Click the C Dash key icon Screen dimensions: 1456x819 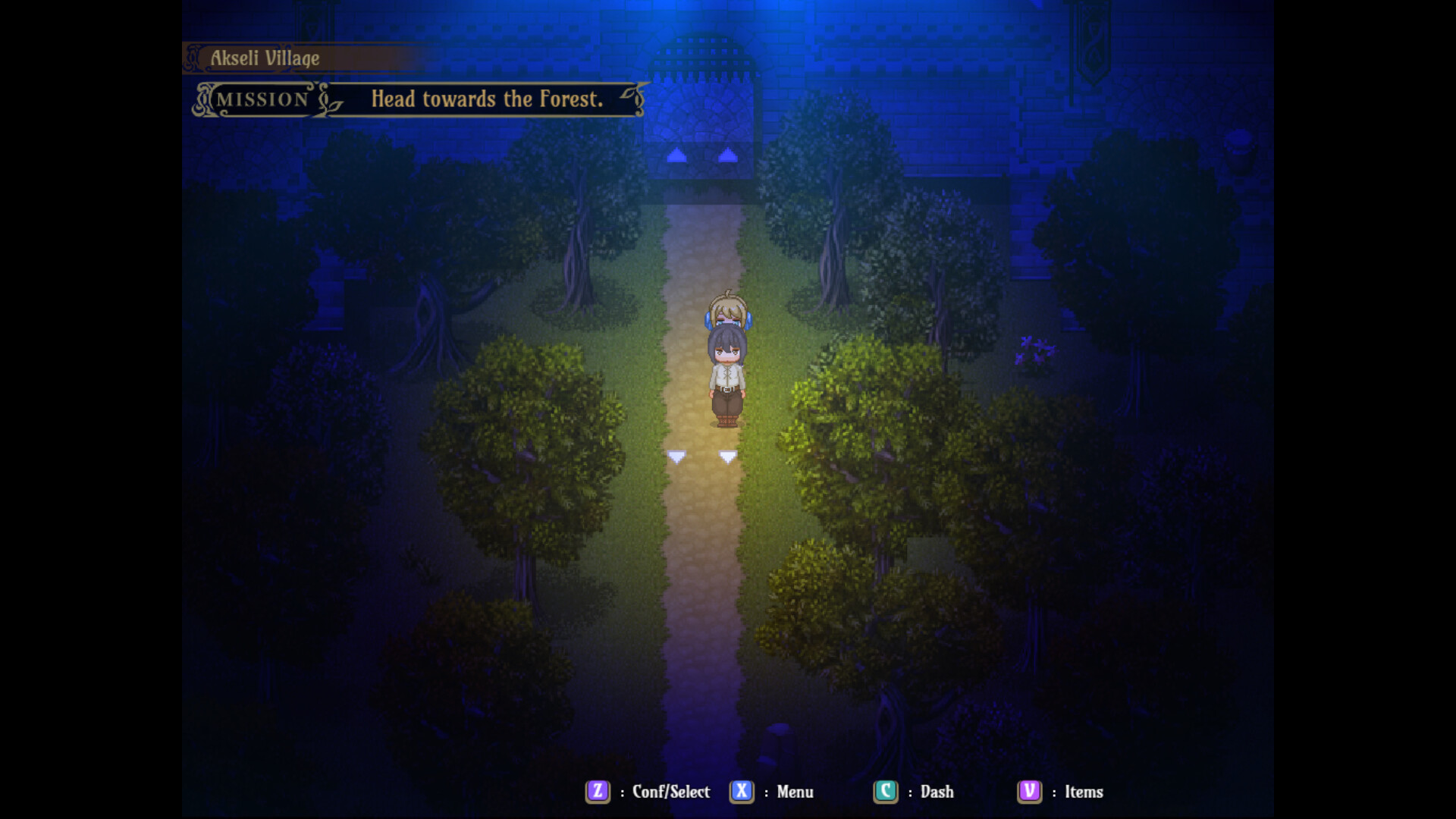click(x=886, y=792)
